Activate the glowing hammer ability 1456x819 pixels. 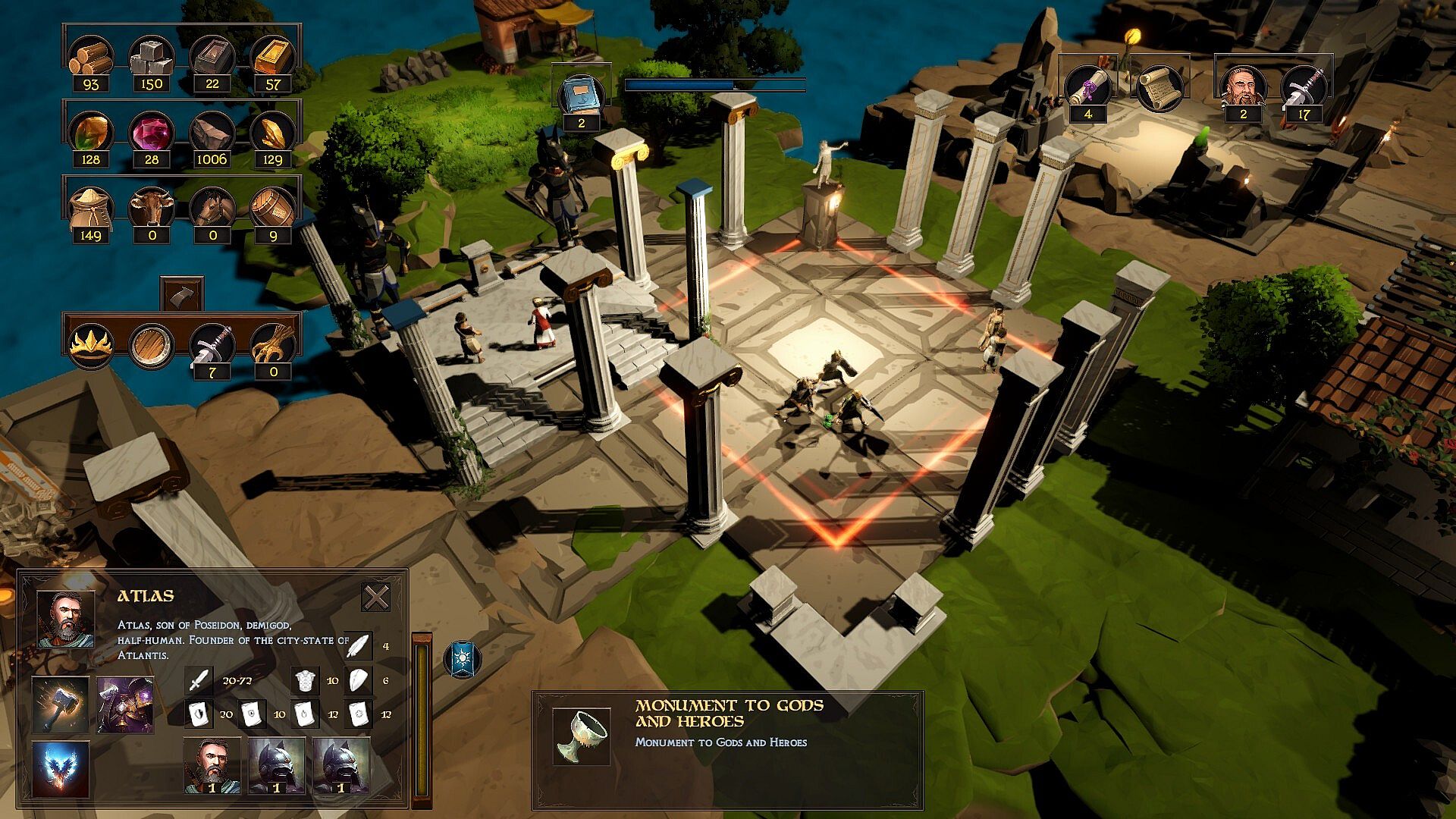[x=60, y=704]
